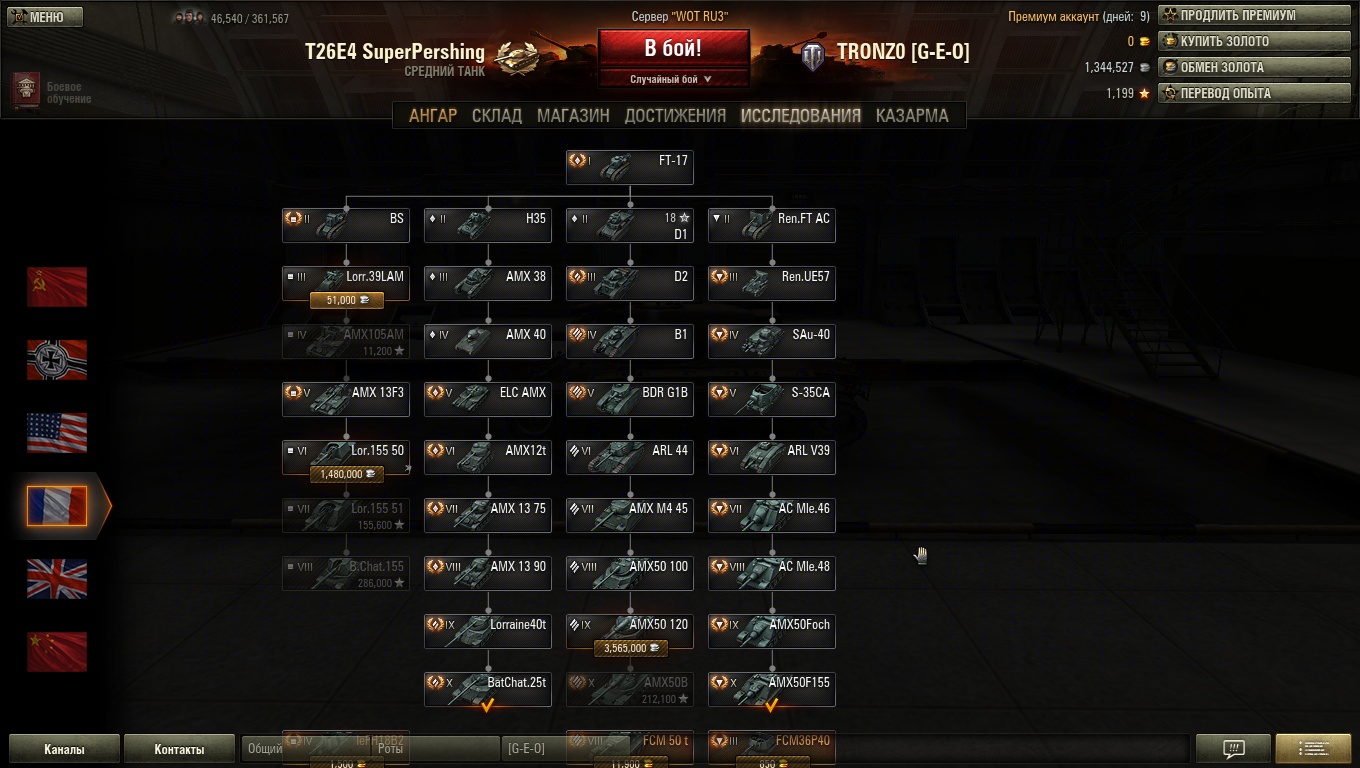Open the СКЛАД tab

pyautogui.click(x=497, y=115)
